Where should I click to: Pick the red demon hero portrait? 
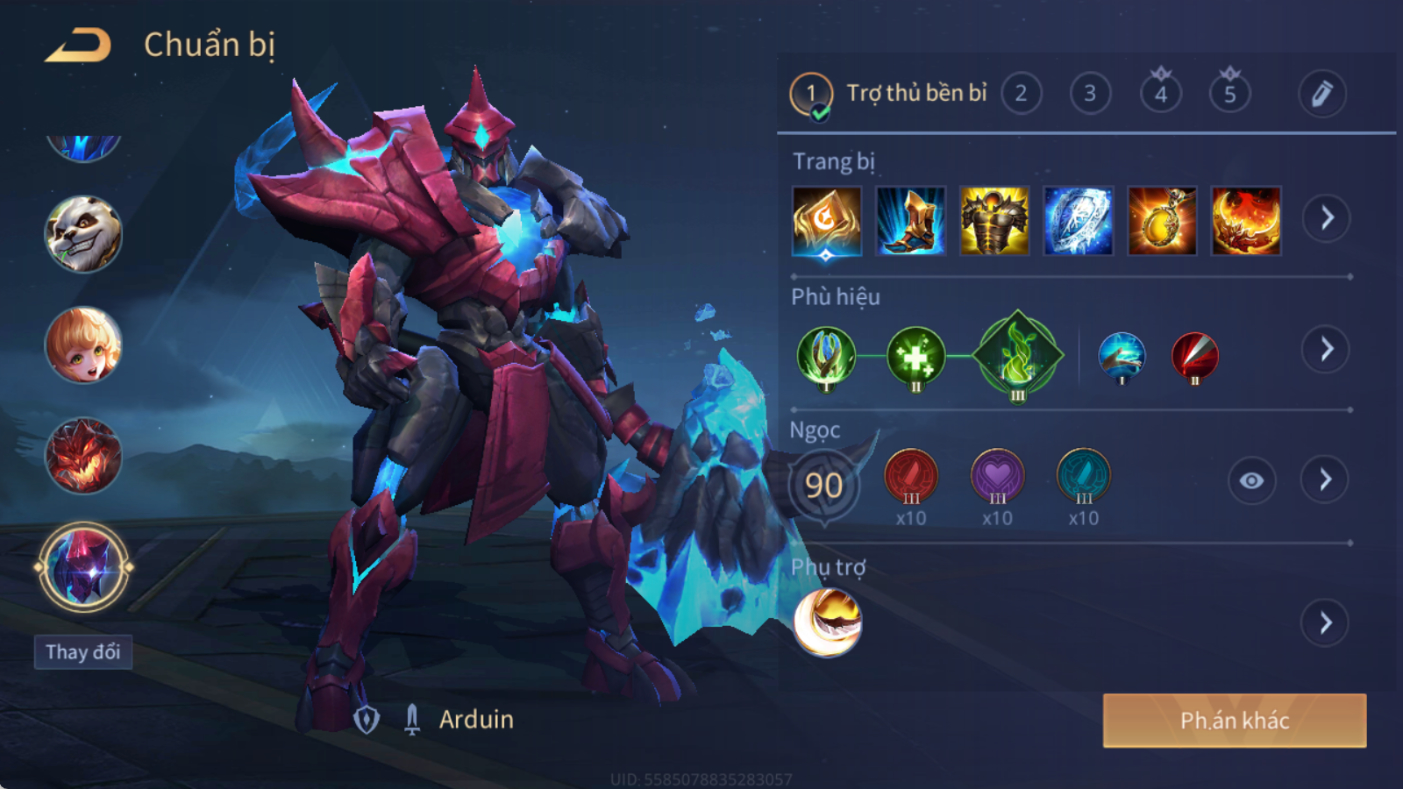point(83,456)
